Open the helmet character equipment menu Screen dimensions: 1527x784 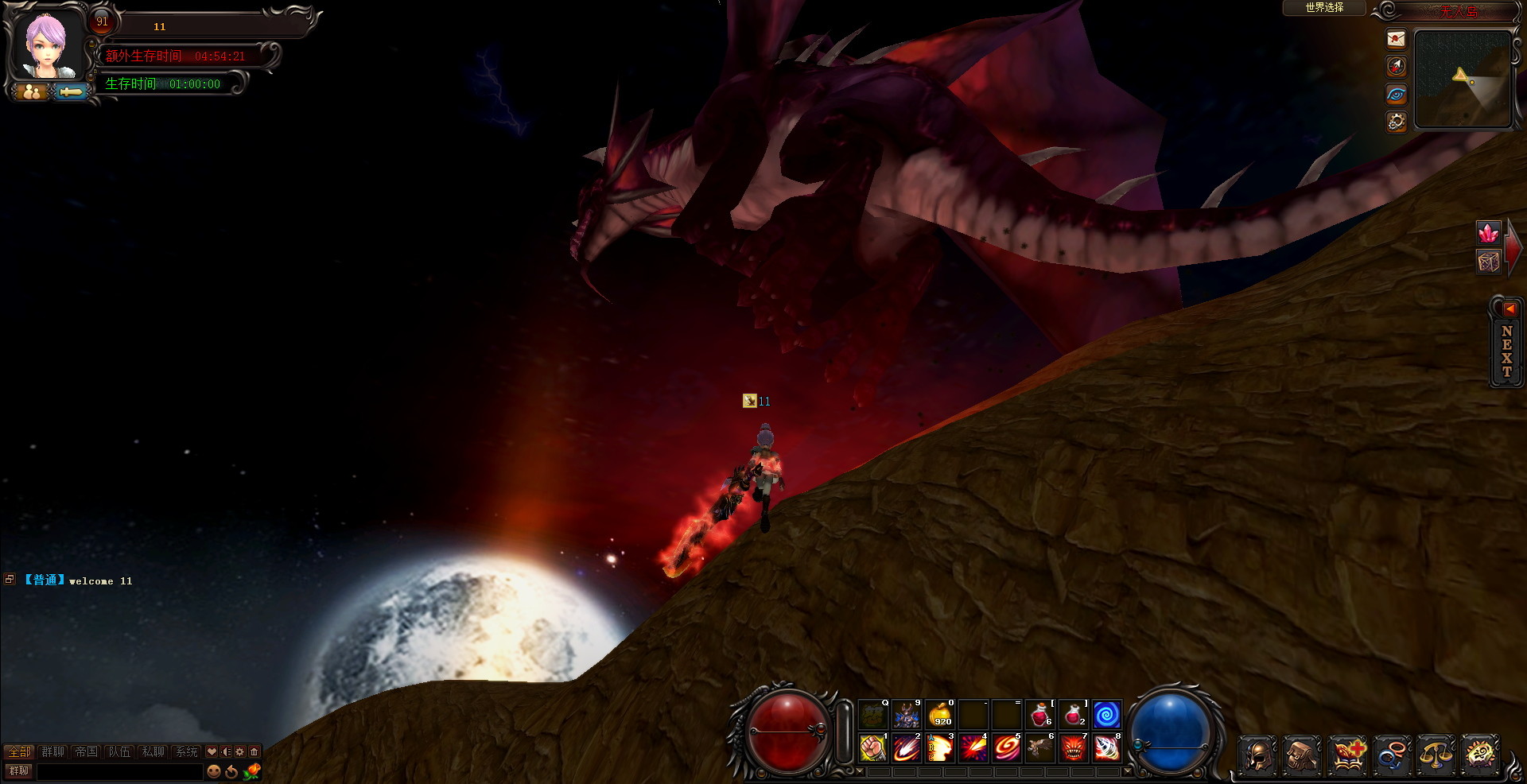tap(1257, 754)
